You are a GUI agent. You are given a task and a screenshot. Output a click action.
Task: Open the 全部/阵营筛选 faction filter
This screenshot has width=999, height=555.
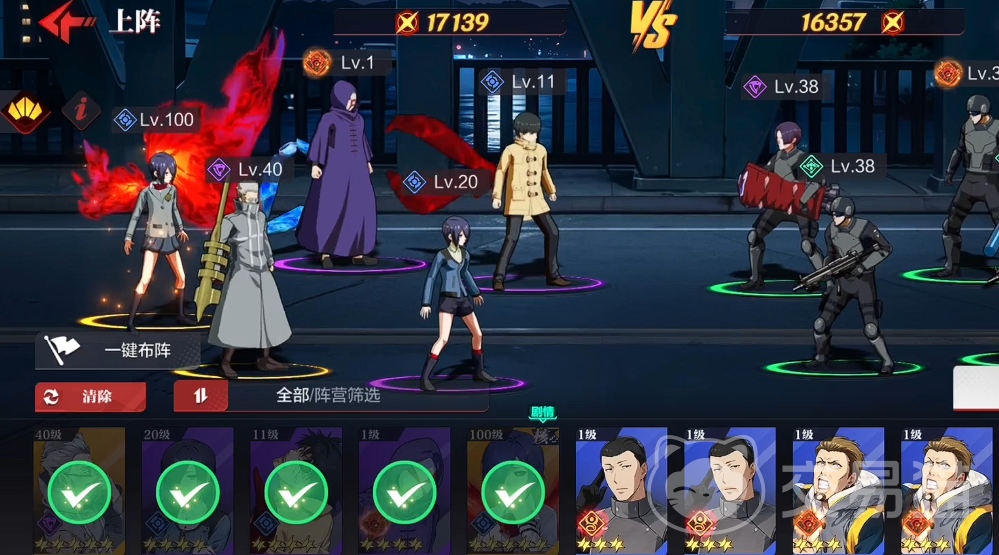click(x=330, y=396)
